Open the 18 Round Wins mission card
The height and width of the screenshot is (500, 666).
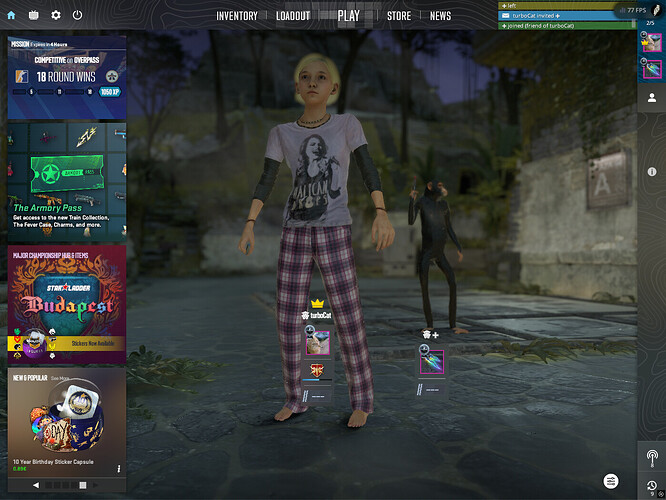(x=67, y=78)
